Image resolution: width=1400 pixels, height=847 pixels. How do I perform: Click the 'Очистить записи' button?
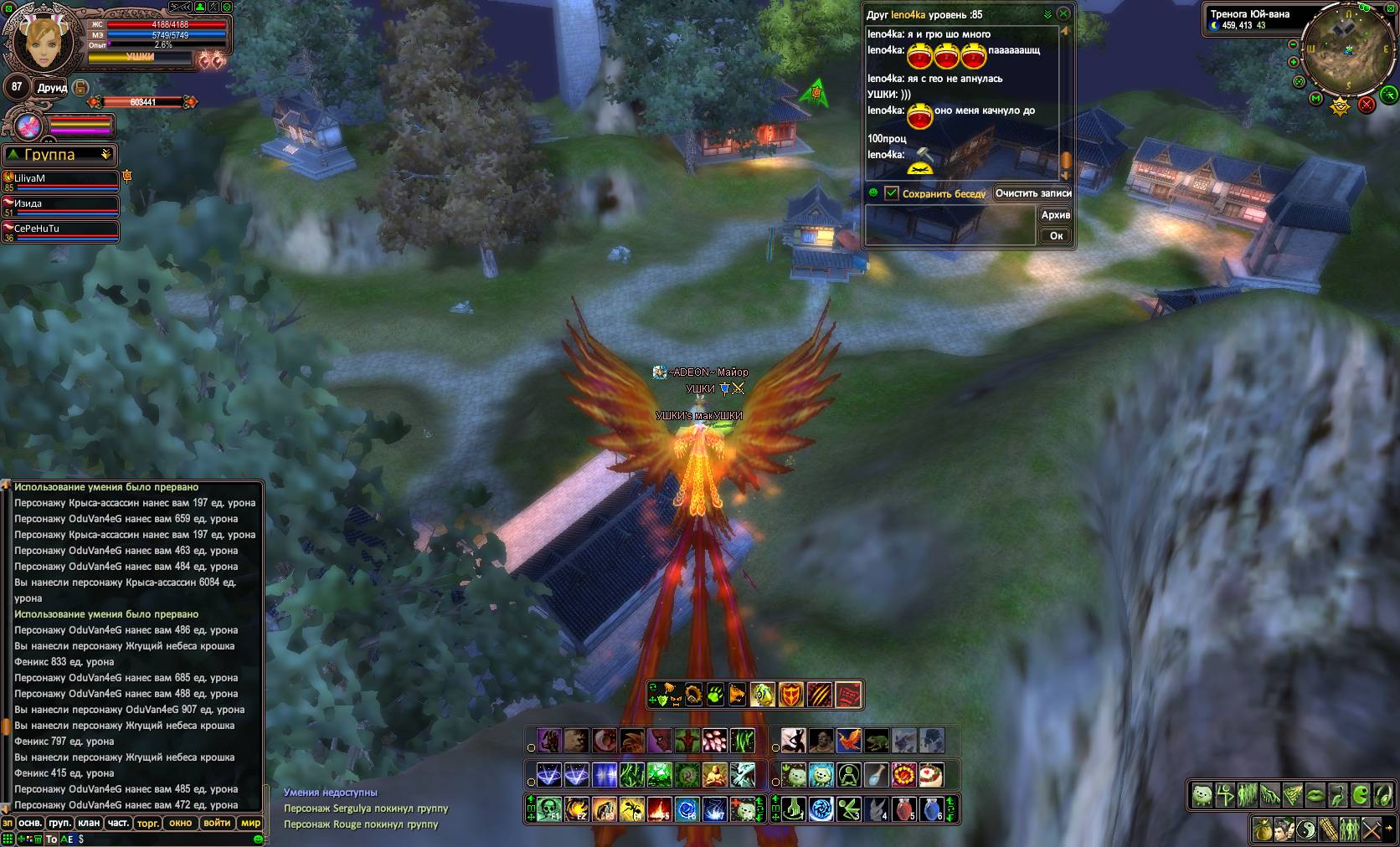pos(1033,193)
